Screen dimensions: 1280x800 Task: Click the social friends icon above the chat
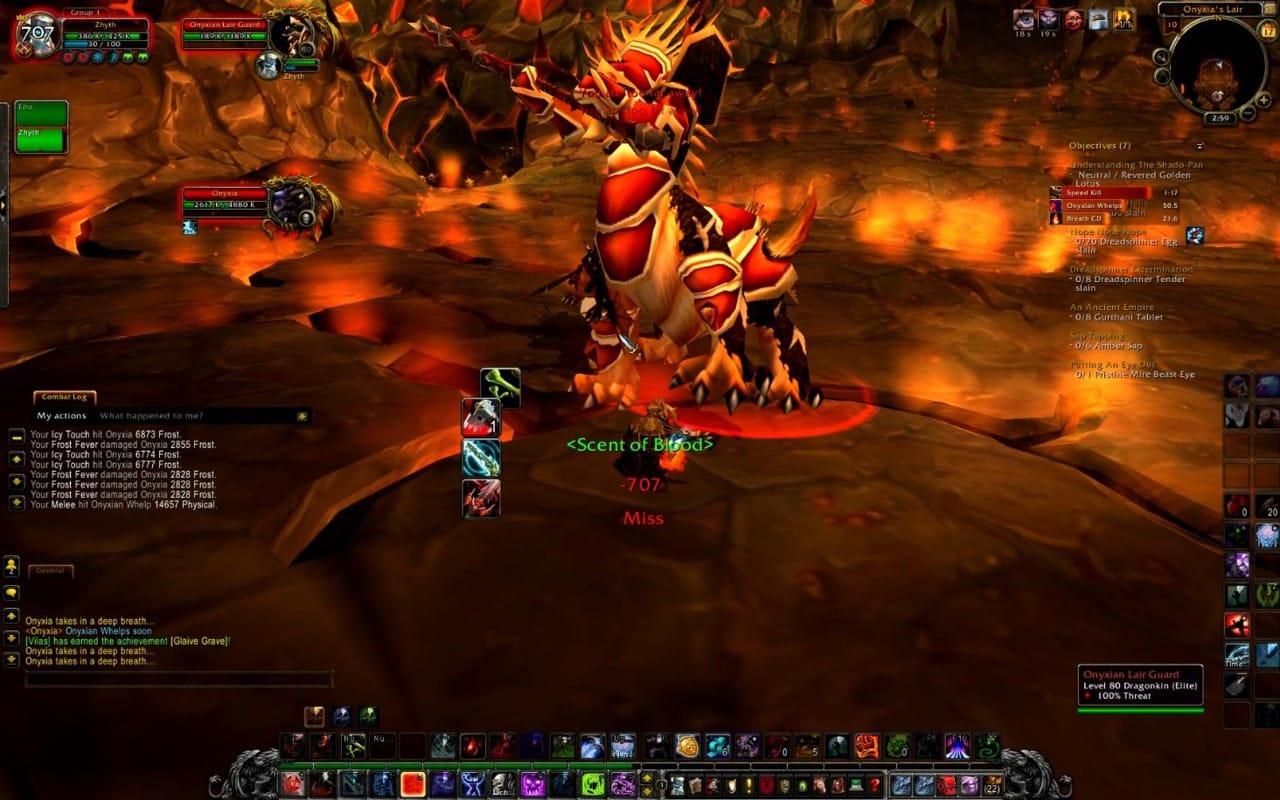(11, 565)
